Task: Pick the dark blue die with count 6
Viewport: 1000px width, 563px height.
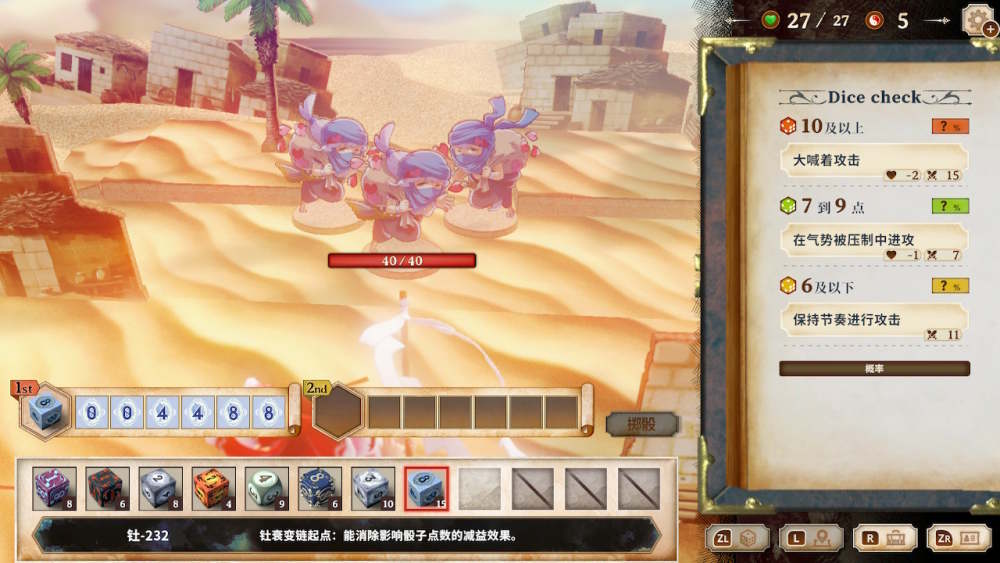Action: 319,488
